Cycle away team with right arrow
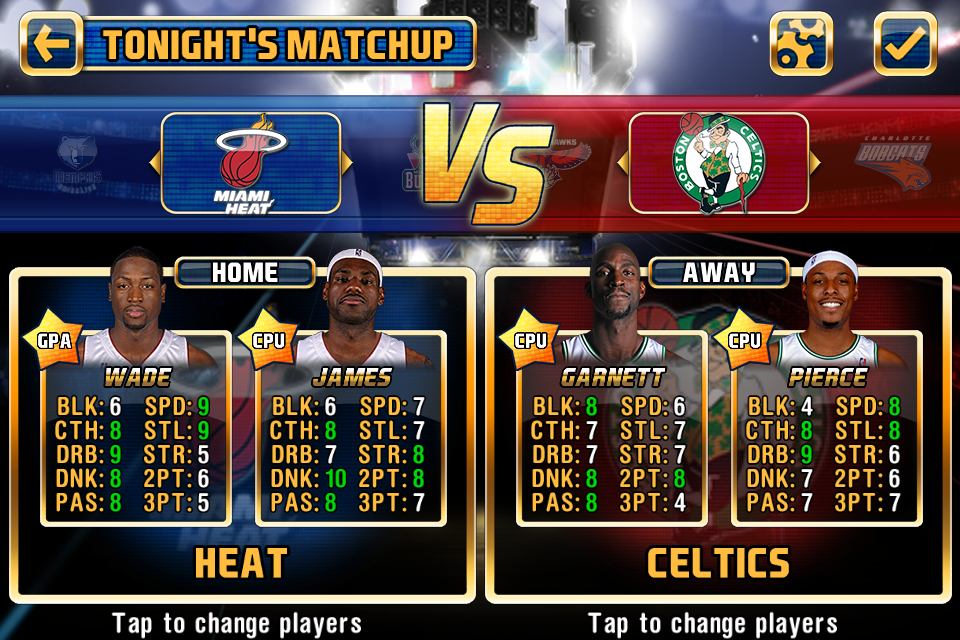 pos(815,163)
